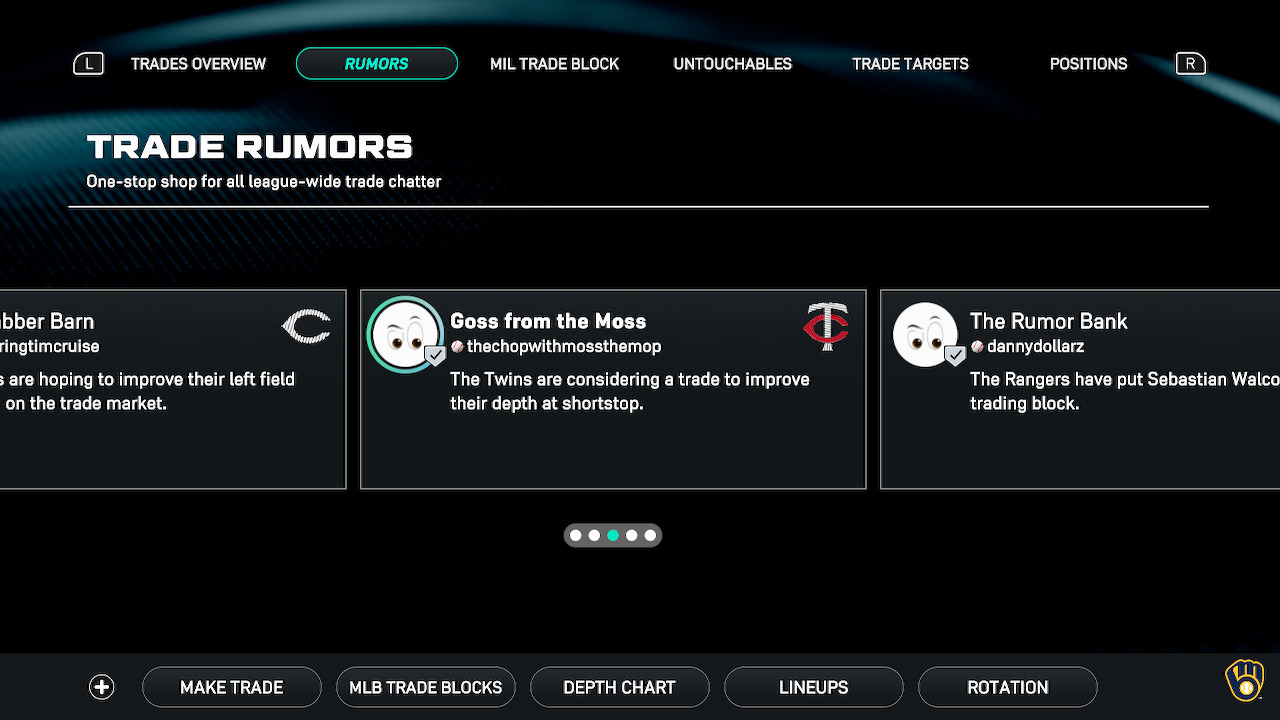Open the MIL Trade Block tab

(554, 64)
